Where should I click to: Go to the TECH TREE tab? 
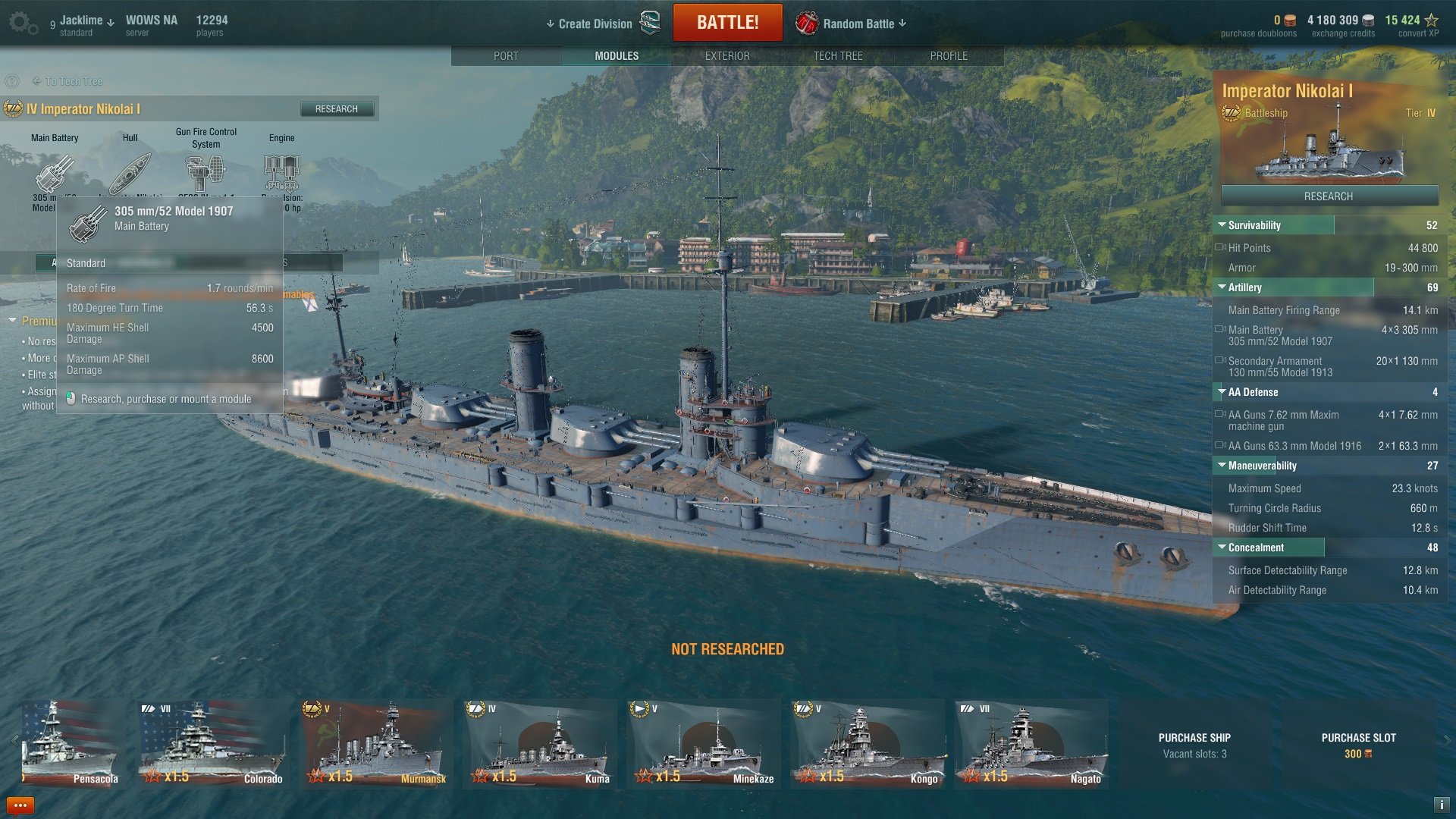tap(837, 56)
